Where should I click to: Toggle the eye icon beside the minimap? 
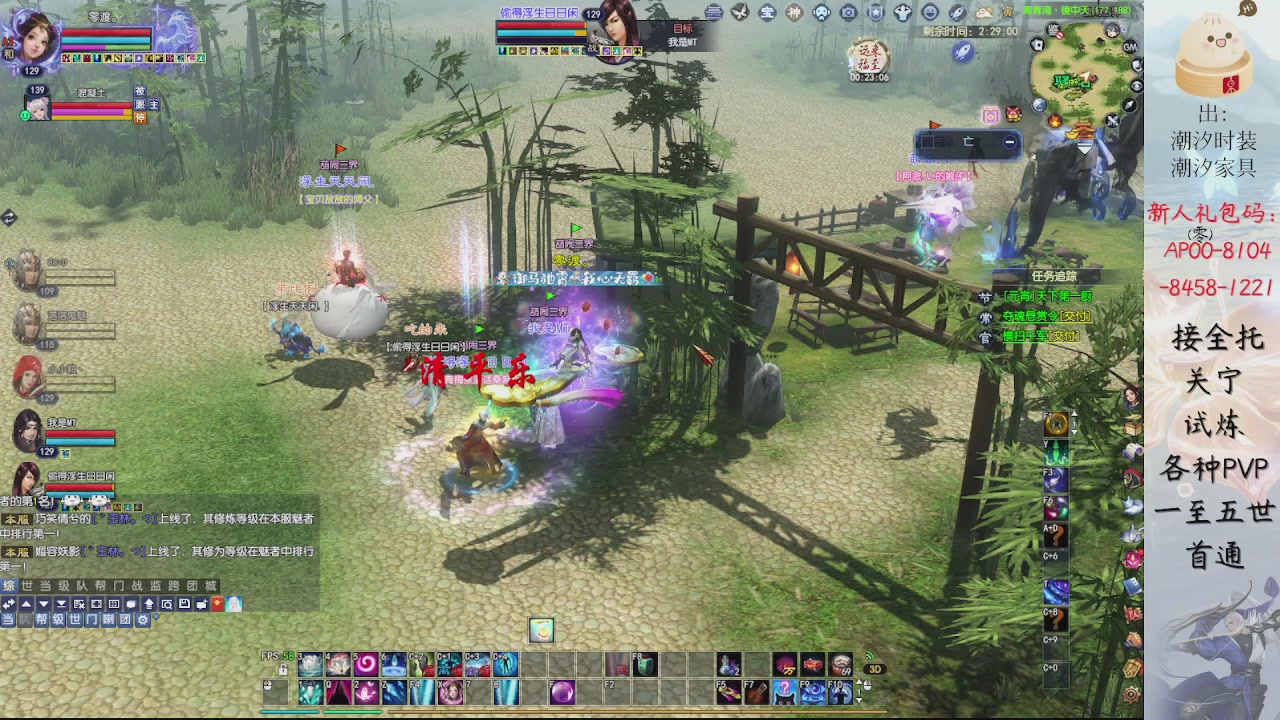click(1137, 86)
